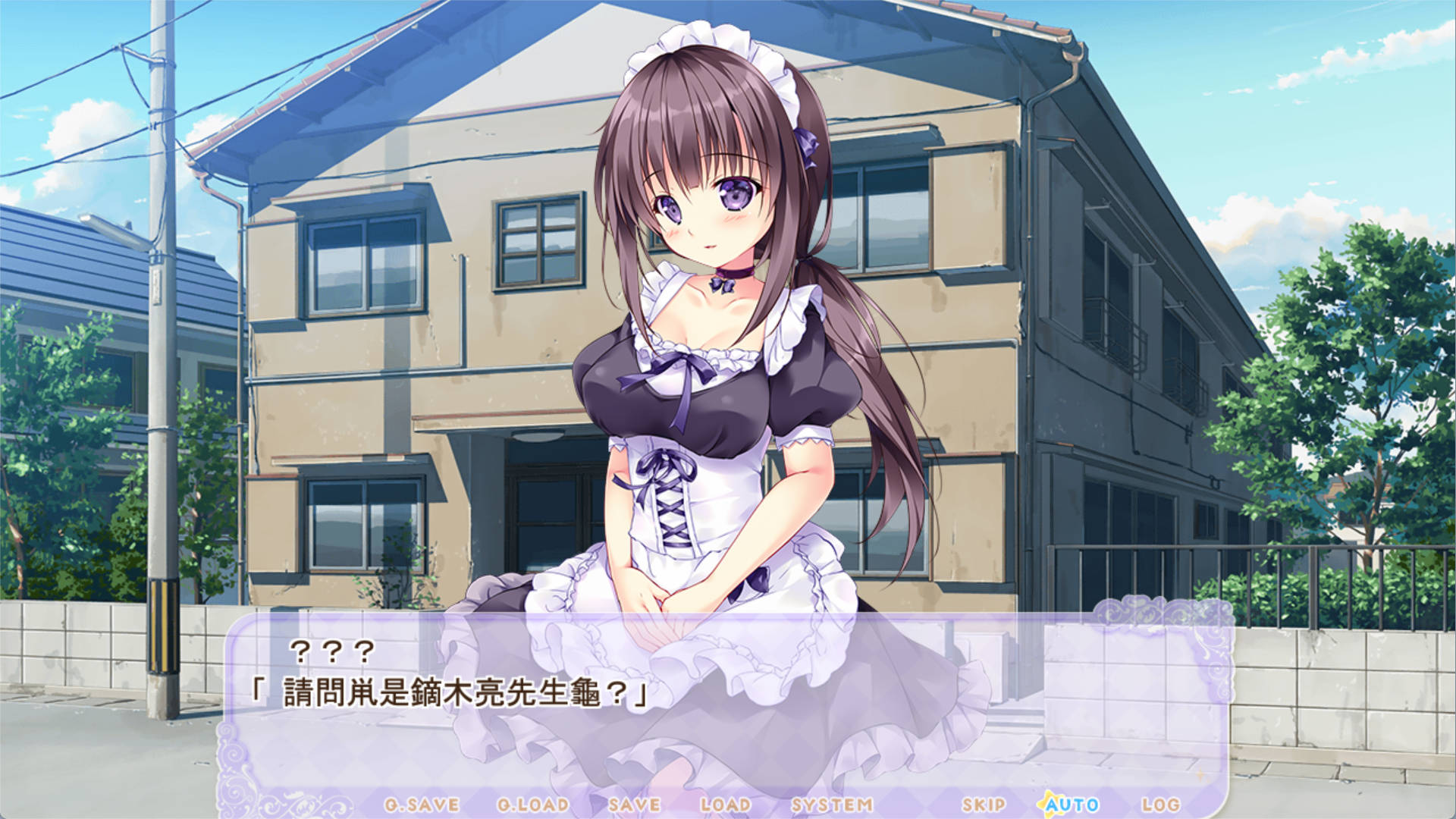Click the maid character sprite
1456x819 pixels.
pyautogui.click(x=720, y=341)
